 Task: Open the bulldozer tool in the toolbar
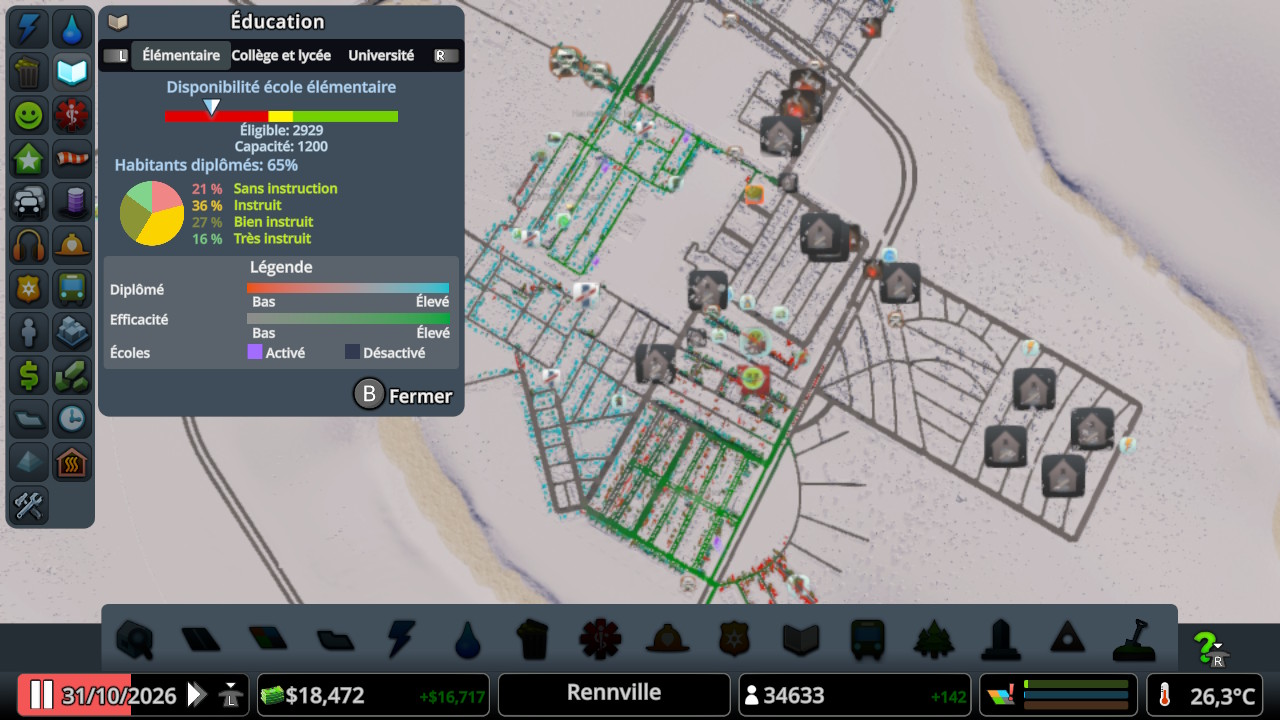(x=1134, y=638)
